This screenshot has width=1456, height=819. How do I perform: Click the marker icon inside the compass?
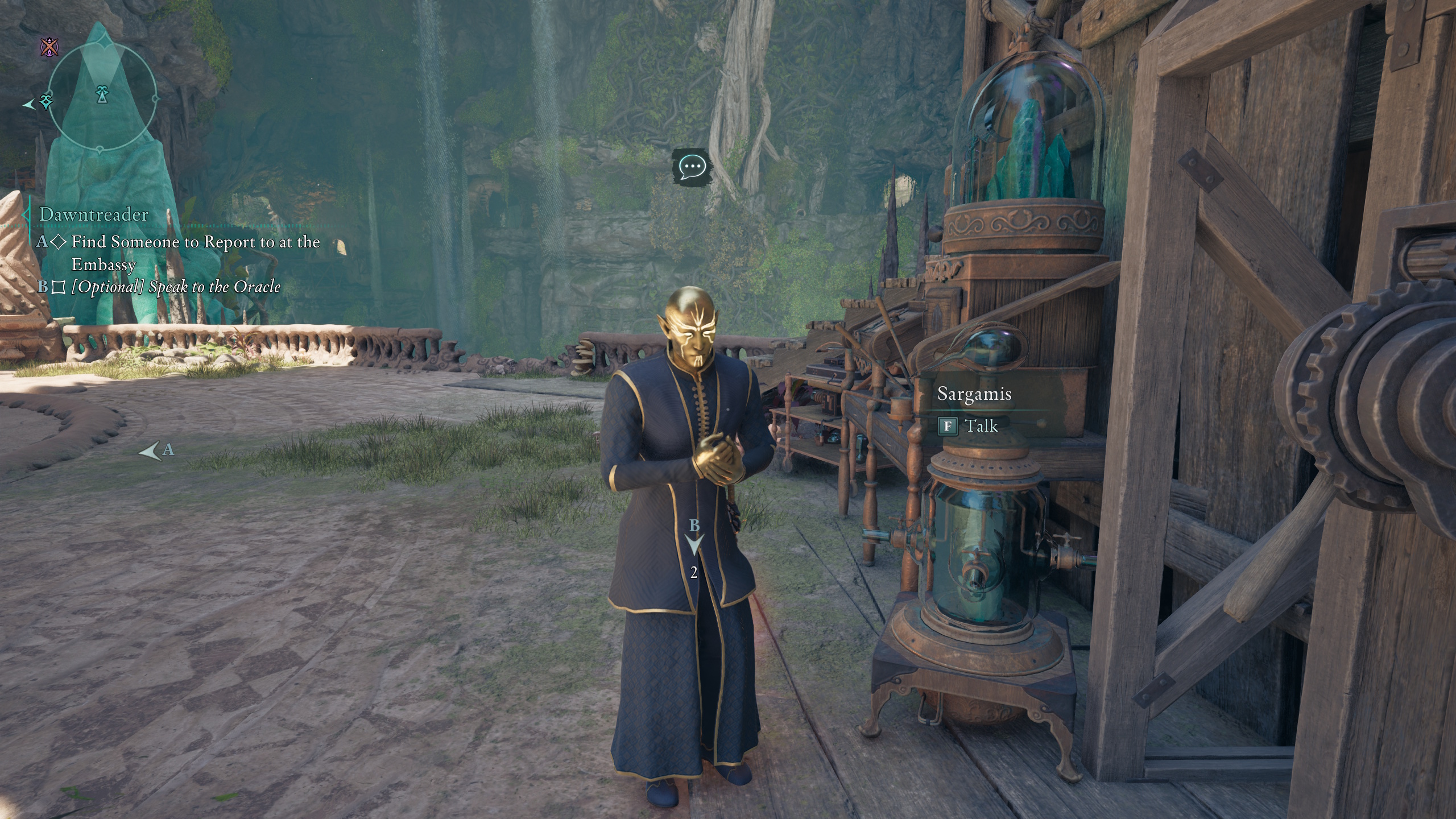102,93
